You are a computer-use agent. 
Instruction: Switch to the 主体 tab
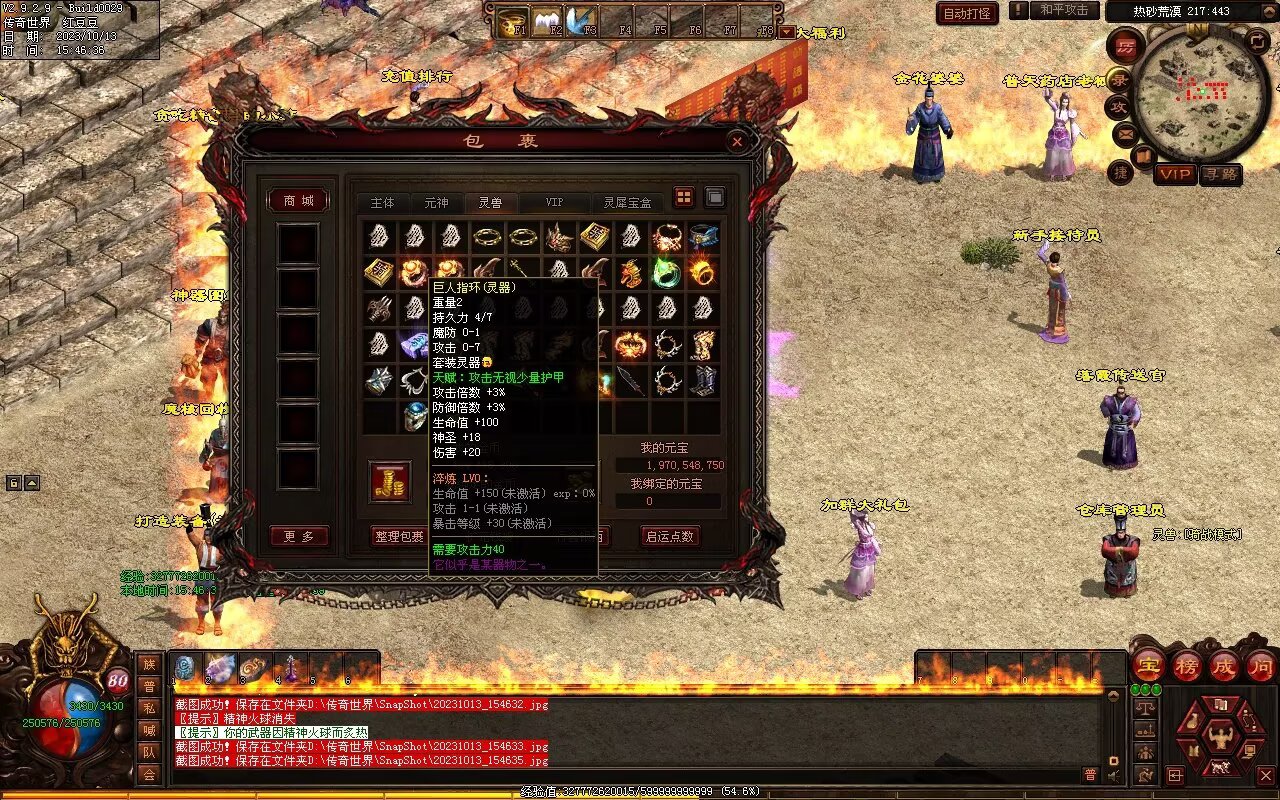click(x=382, y=202)
